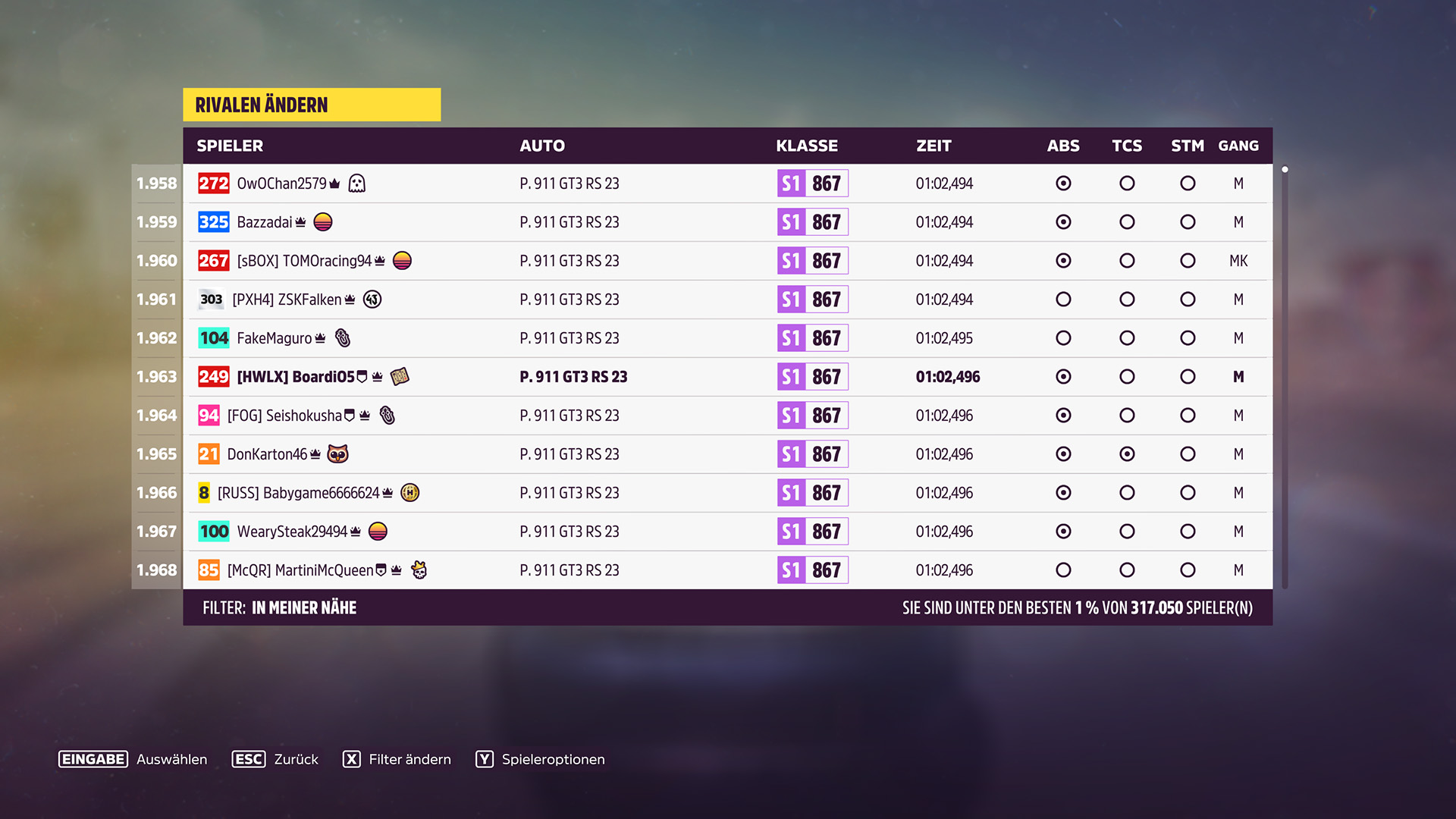The height and width of the screenshot is (819, 1456).
Task: Click the ZEIT column header
Action: [x=934, y=146]
